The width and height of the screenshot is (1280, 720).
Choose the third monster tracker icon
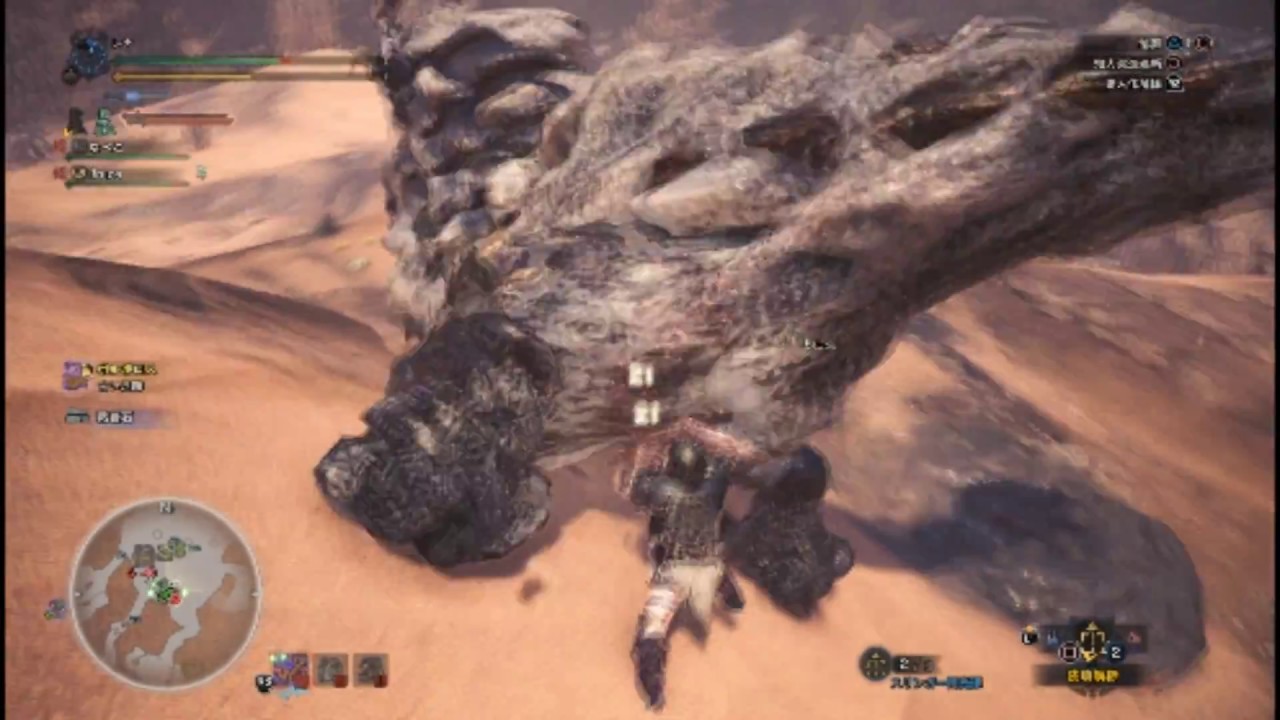(x=371, y=670)
